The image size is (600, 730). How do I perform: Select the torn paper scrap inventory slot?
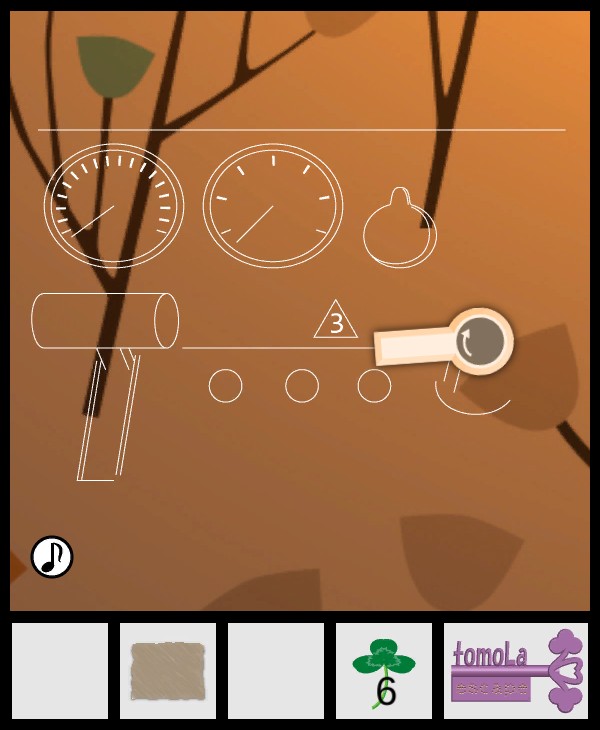(x=168, y=671)
